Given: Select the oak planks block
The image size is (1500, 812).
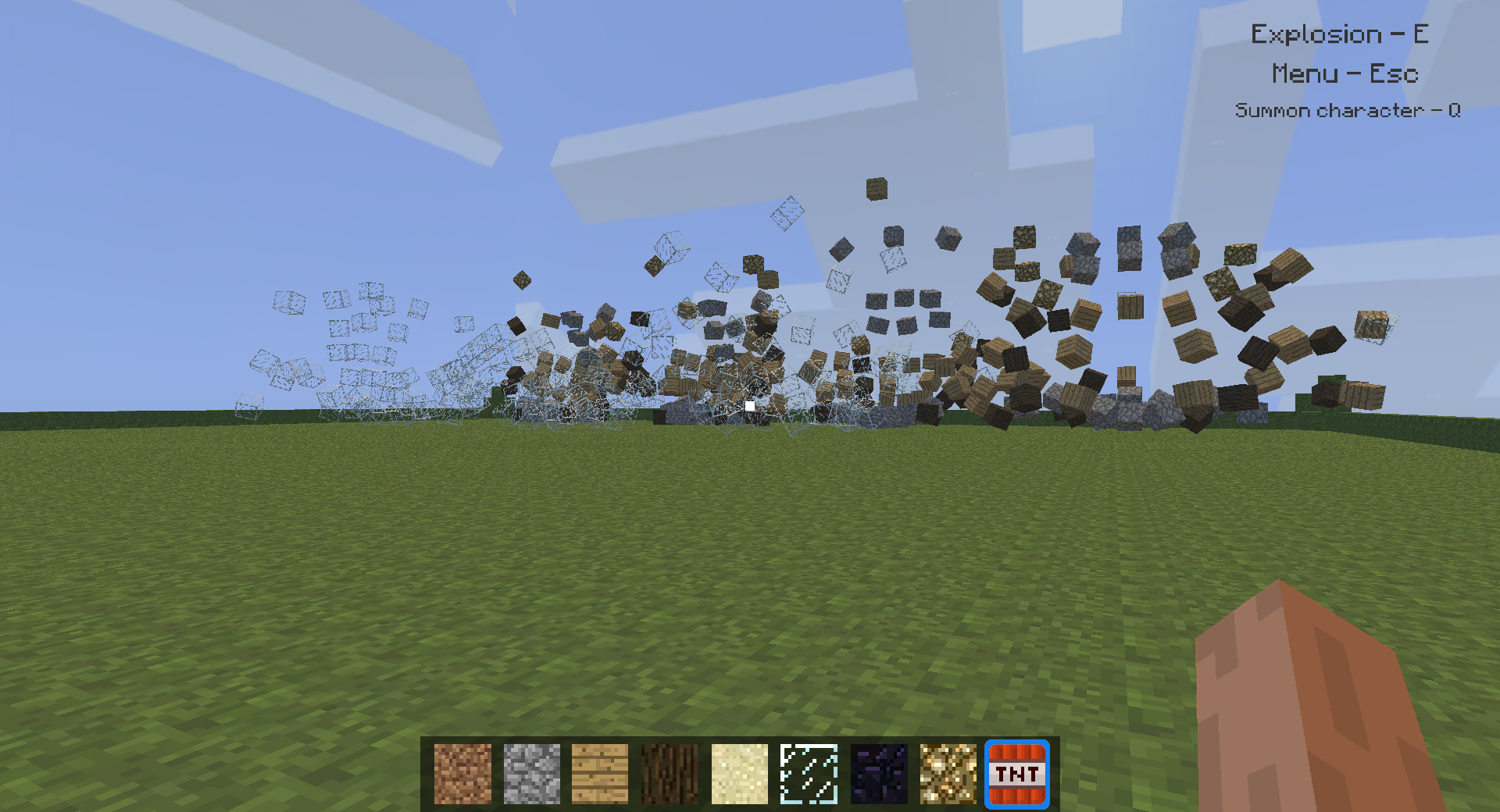Looking at the screenshot, I should [x=600, y=773].
